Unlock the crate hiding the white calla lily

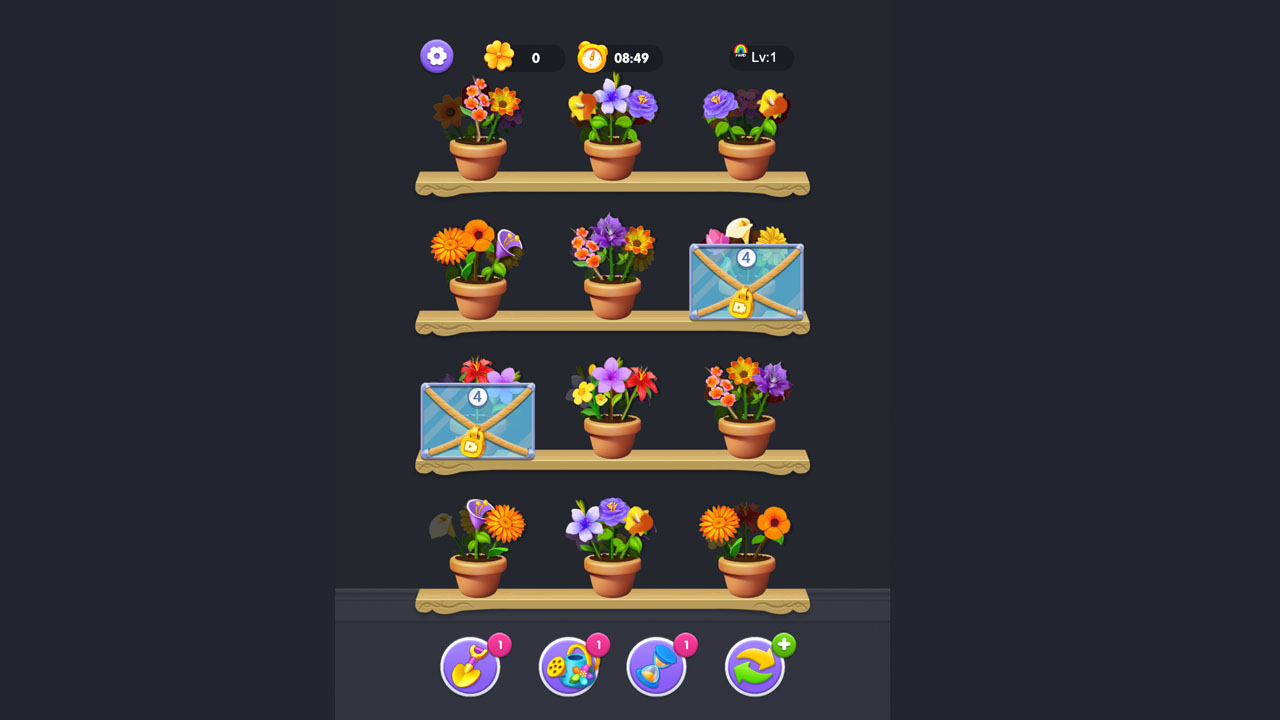(746, 282)
